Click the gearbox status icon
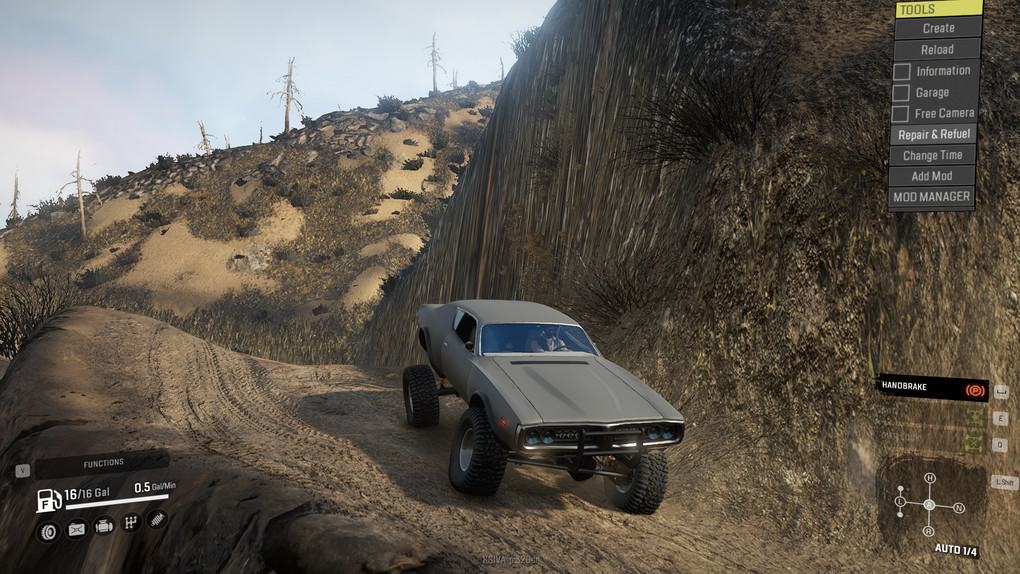1020x574 pixels. 130,523
